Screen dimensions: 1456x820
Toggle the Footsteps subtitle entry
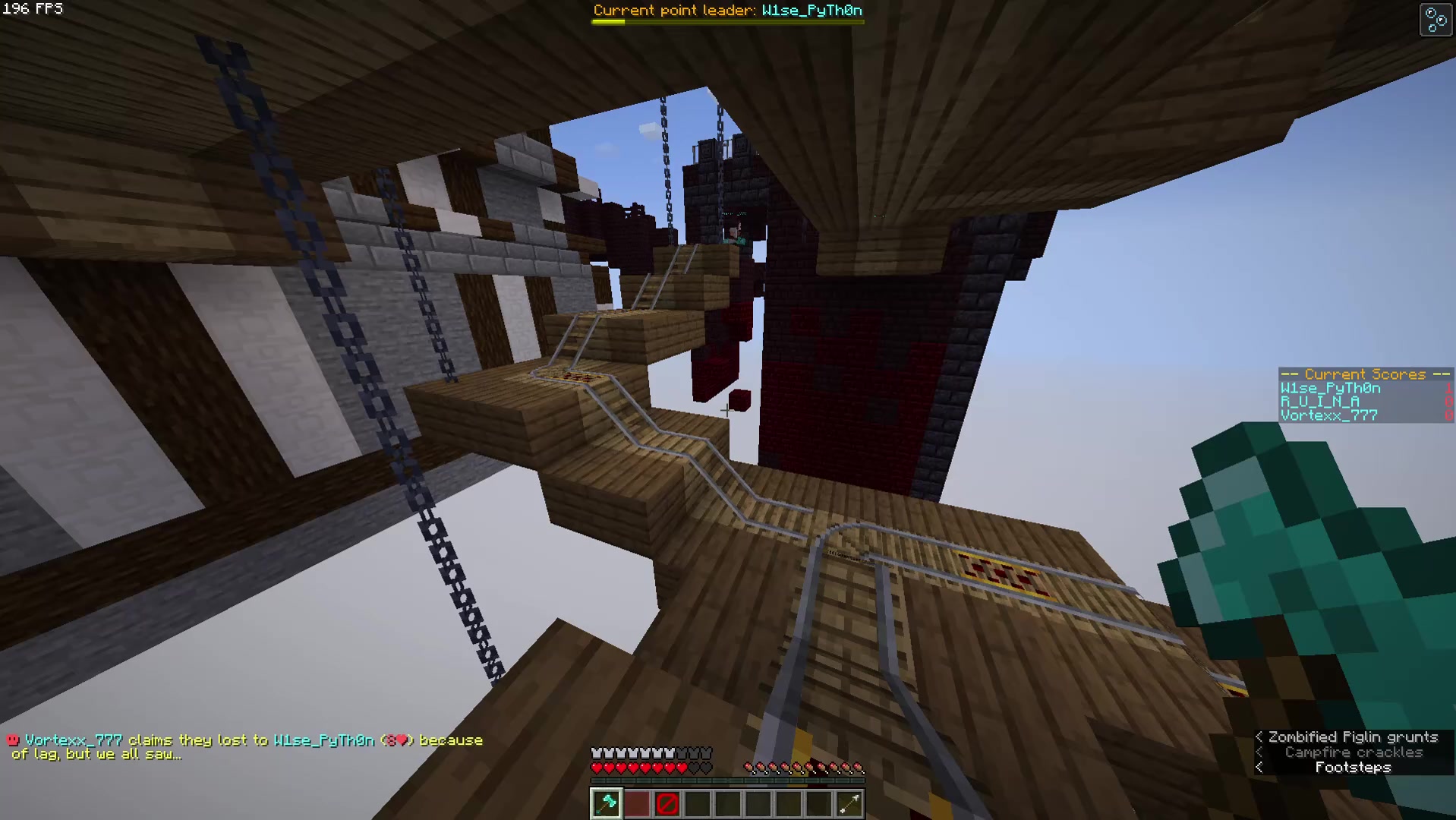[1353, 767]
